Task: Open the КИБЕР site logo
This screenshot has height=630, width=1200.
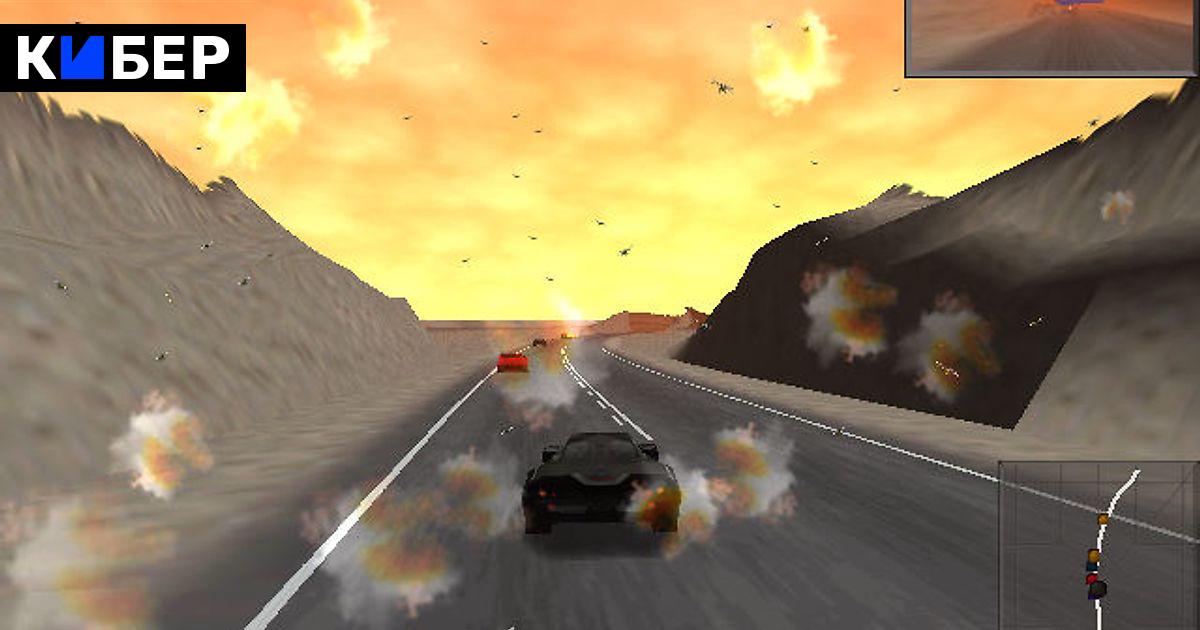Action: point(123,58)
